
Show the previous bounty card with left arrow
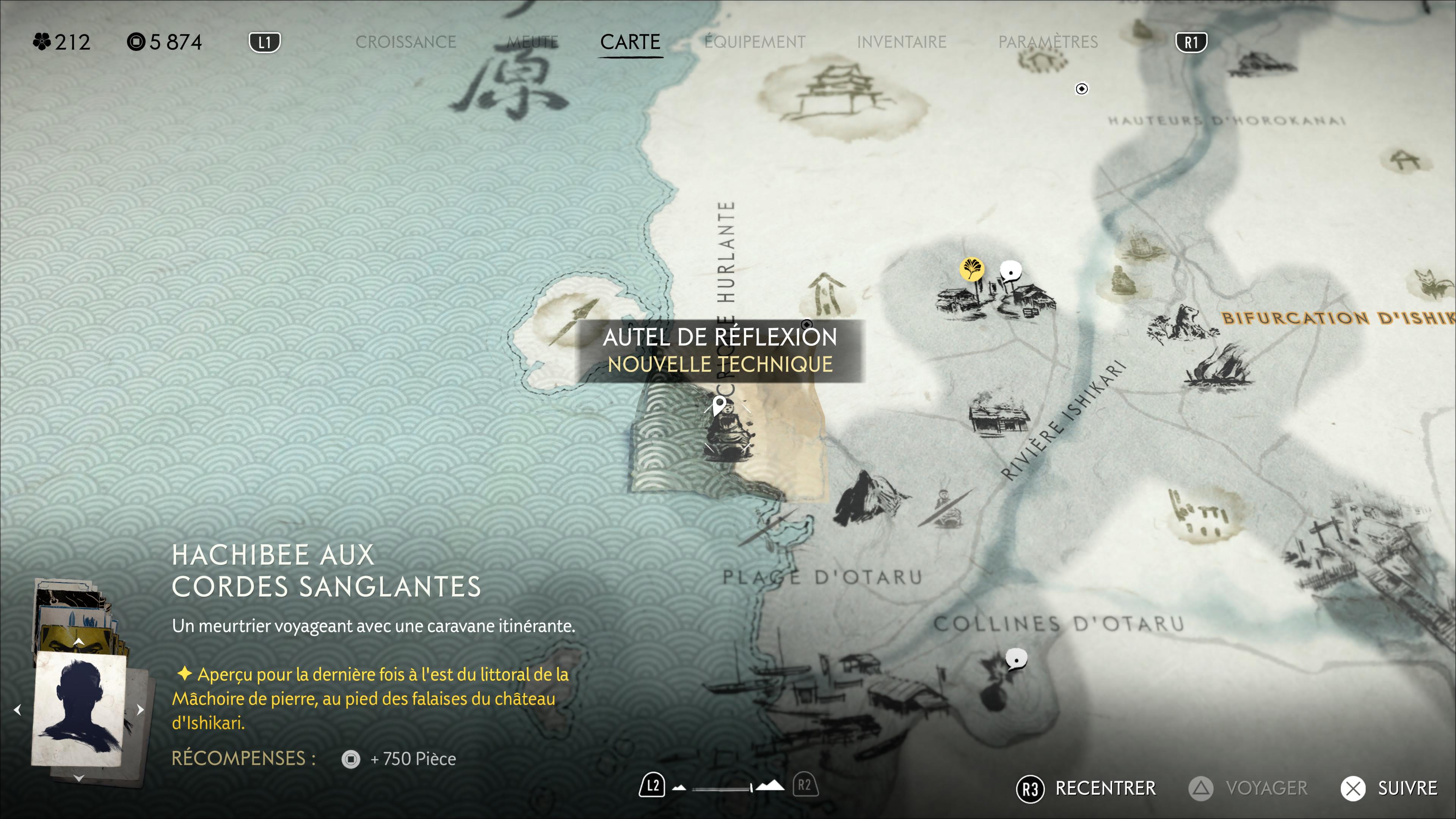(17, 709)
